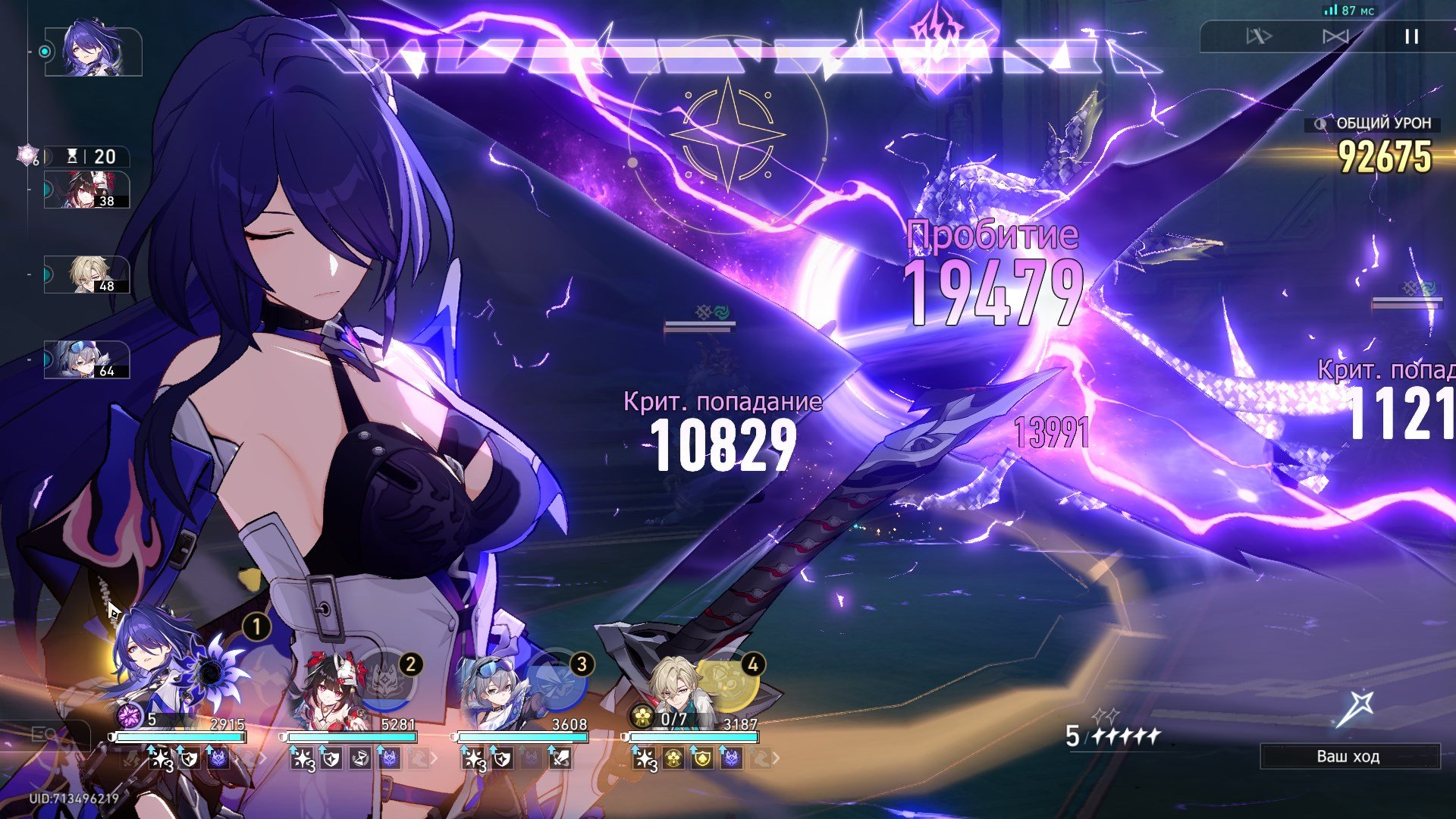Inspect Sparkle's hourglass buff icon

360,758
